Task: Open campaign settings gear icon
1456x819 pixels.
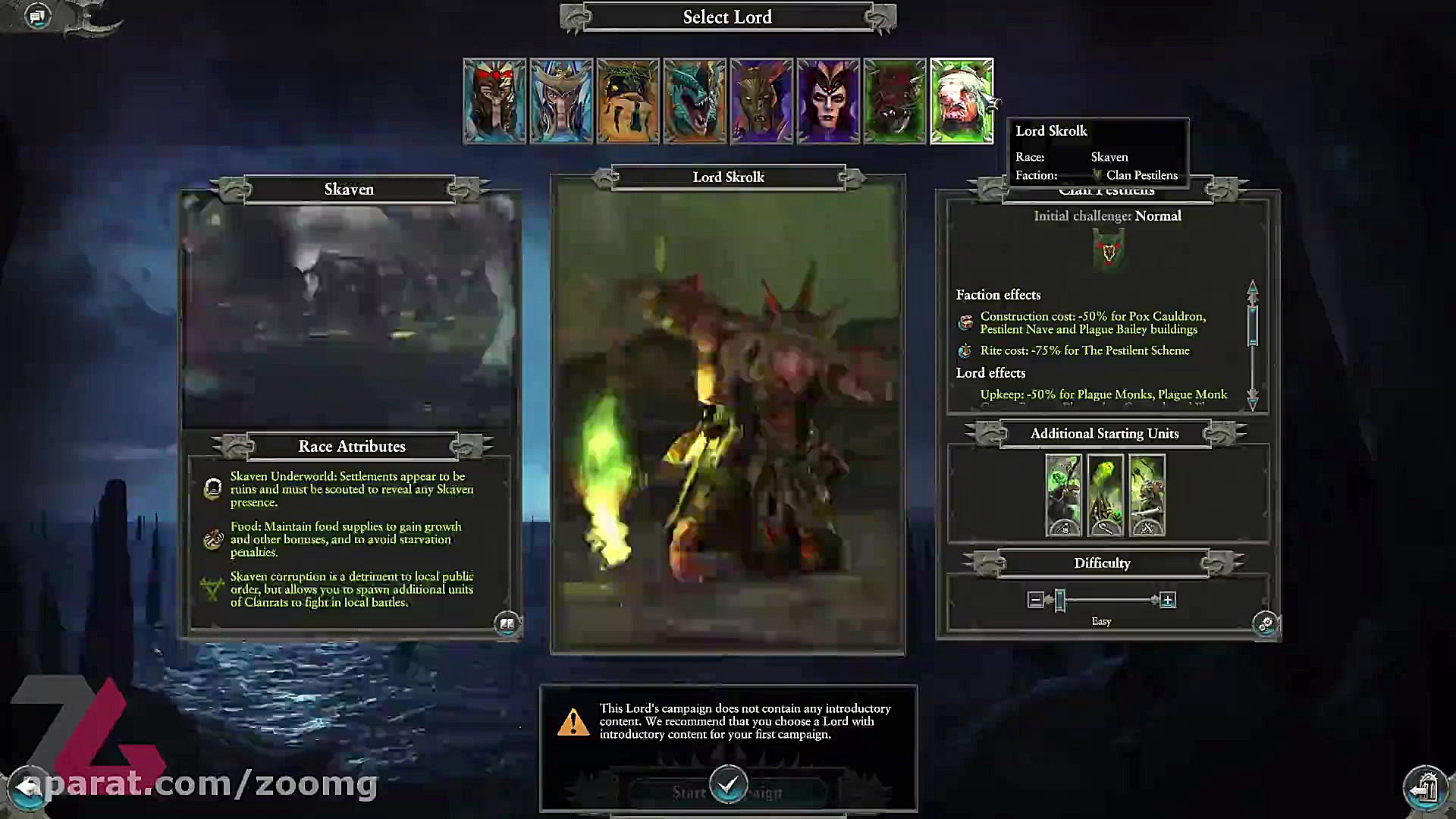Action: [1265, 624]
